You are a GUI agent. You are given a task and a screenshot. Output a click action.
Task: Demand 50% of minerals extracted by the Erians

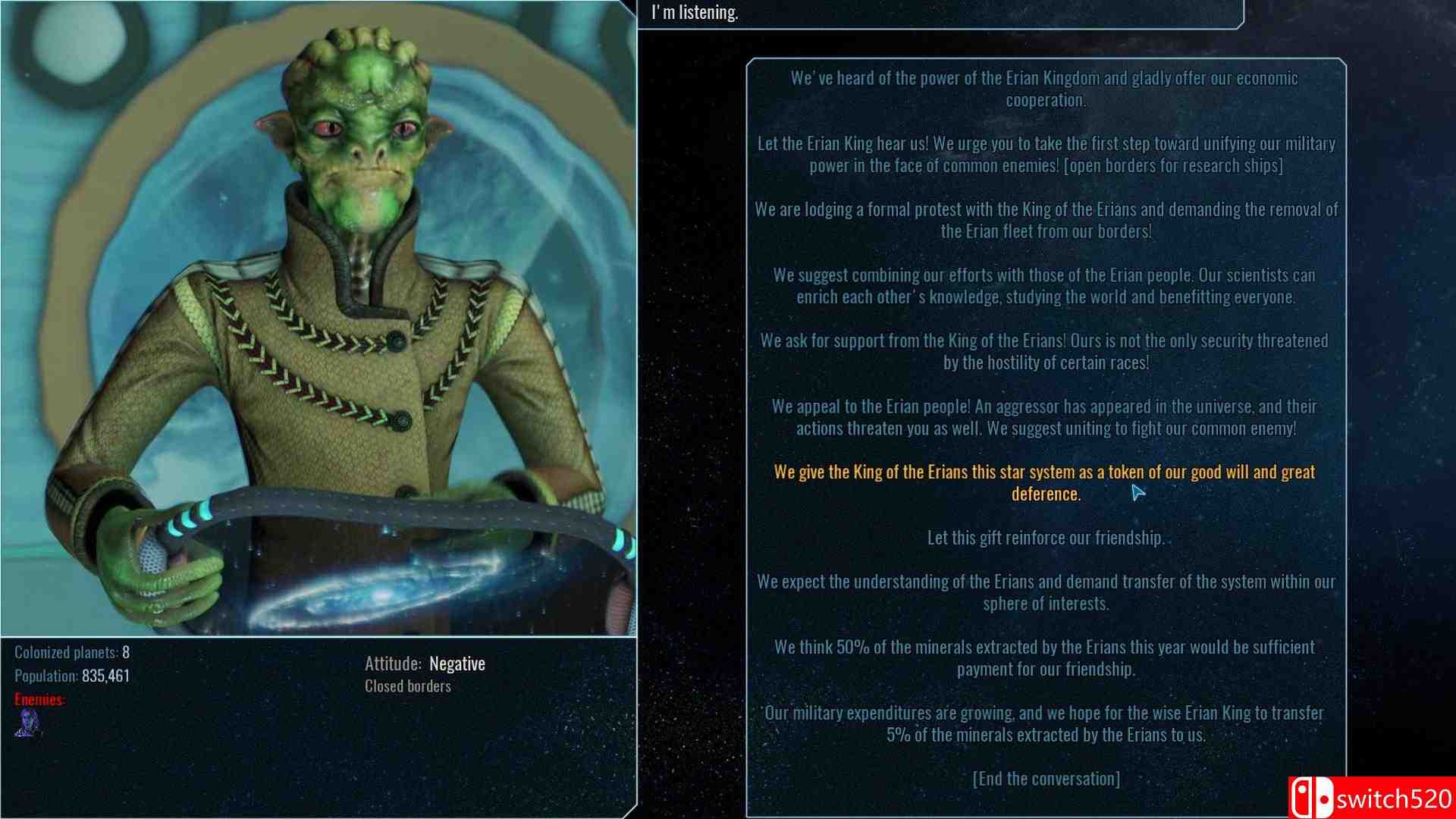(1045, 658)
